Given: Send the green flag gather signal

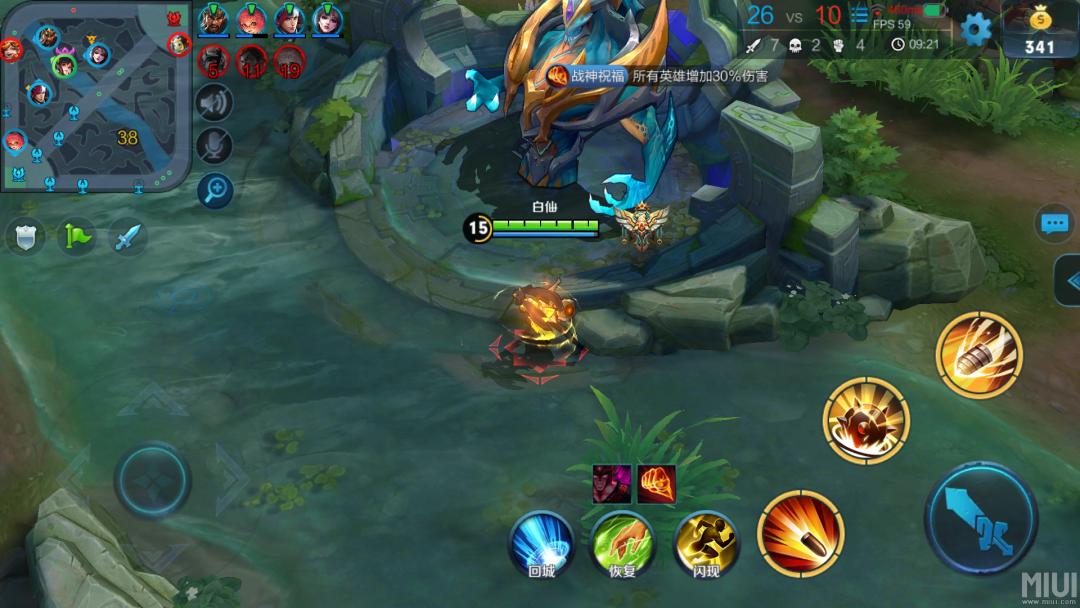Looking at the screenshot, I should [x=76, y=237].
